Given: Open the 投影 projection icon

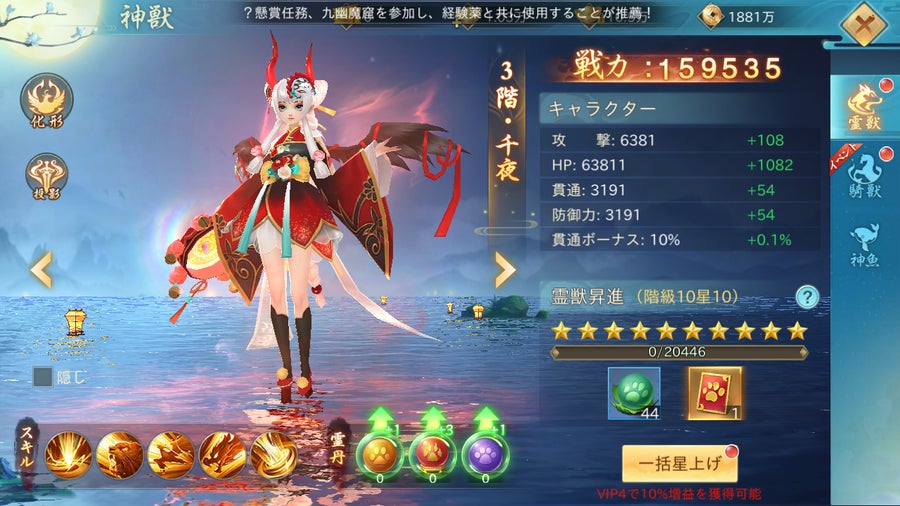Looking at the screenshot, I should tap(46, 177).
